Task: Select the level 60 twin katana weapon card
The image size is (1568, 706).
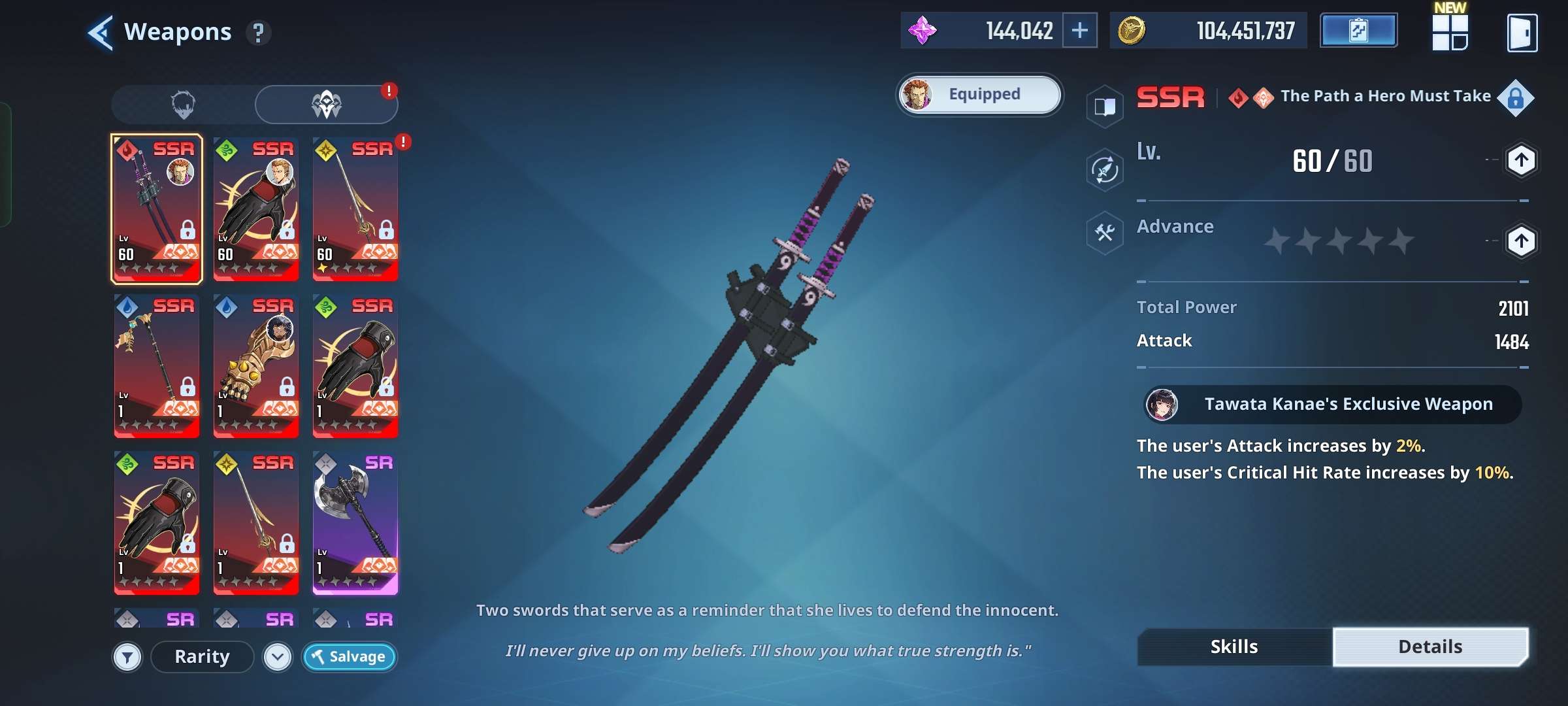Action: pyautogui.click(x=157, y=209)
